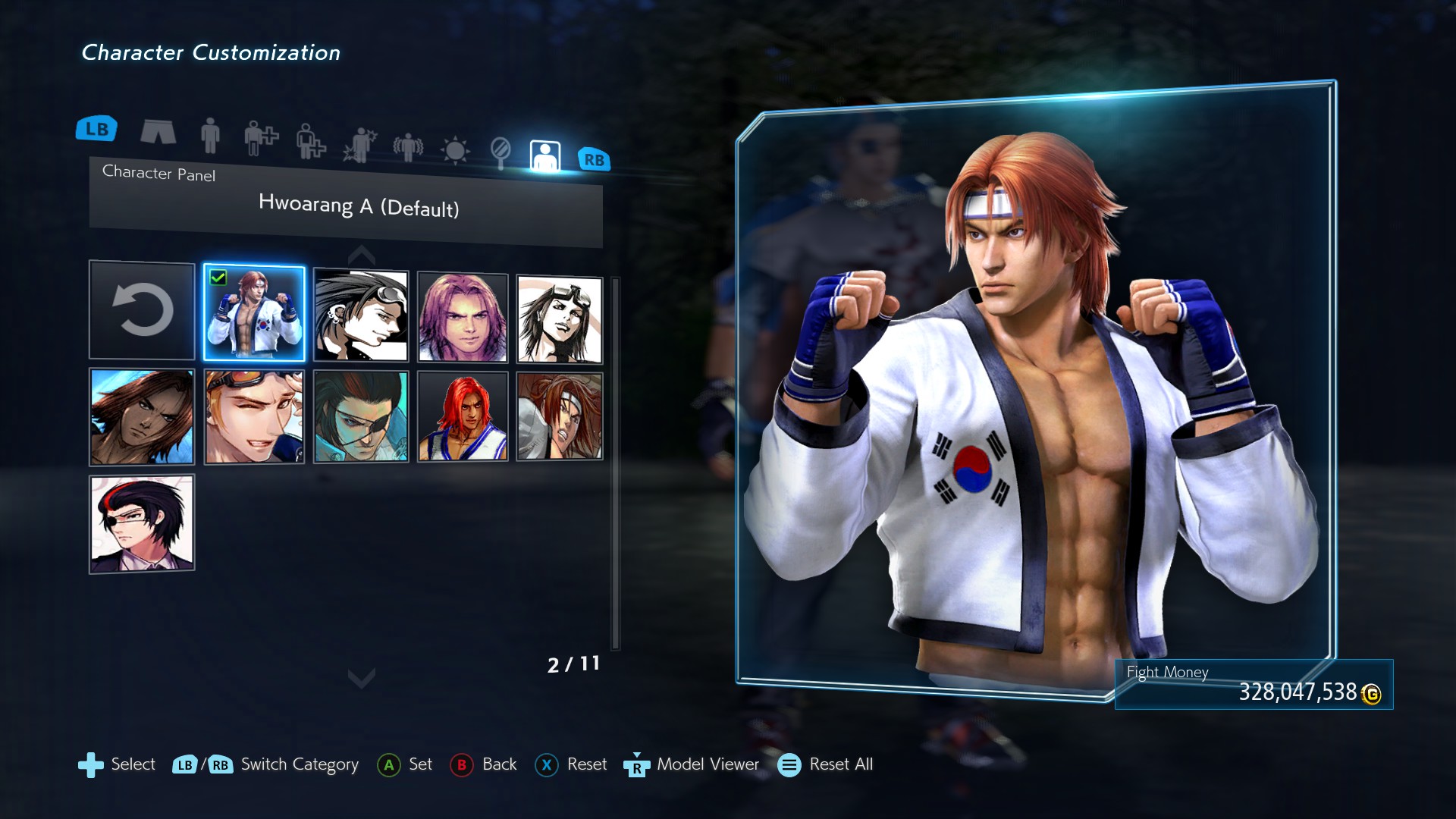The height and width of the screenshot is (819, 1456).
Task: Open the lighting sun icon category
Action: click(x=455, y=149)
